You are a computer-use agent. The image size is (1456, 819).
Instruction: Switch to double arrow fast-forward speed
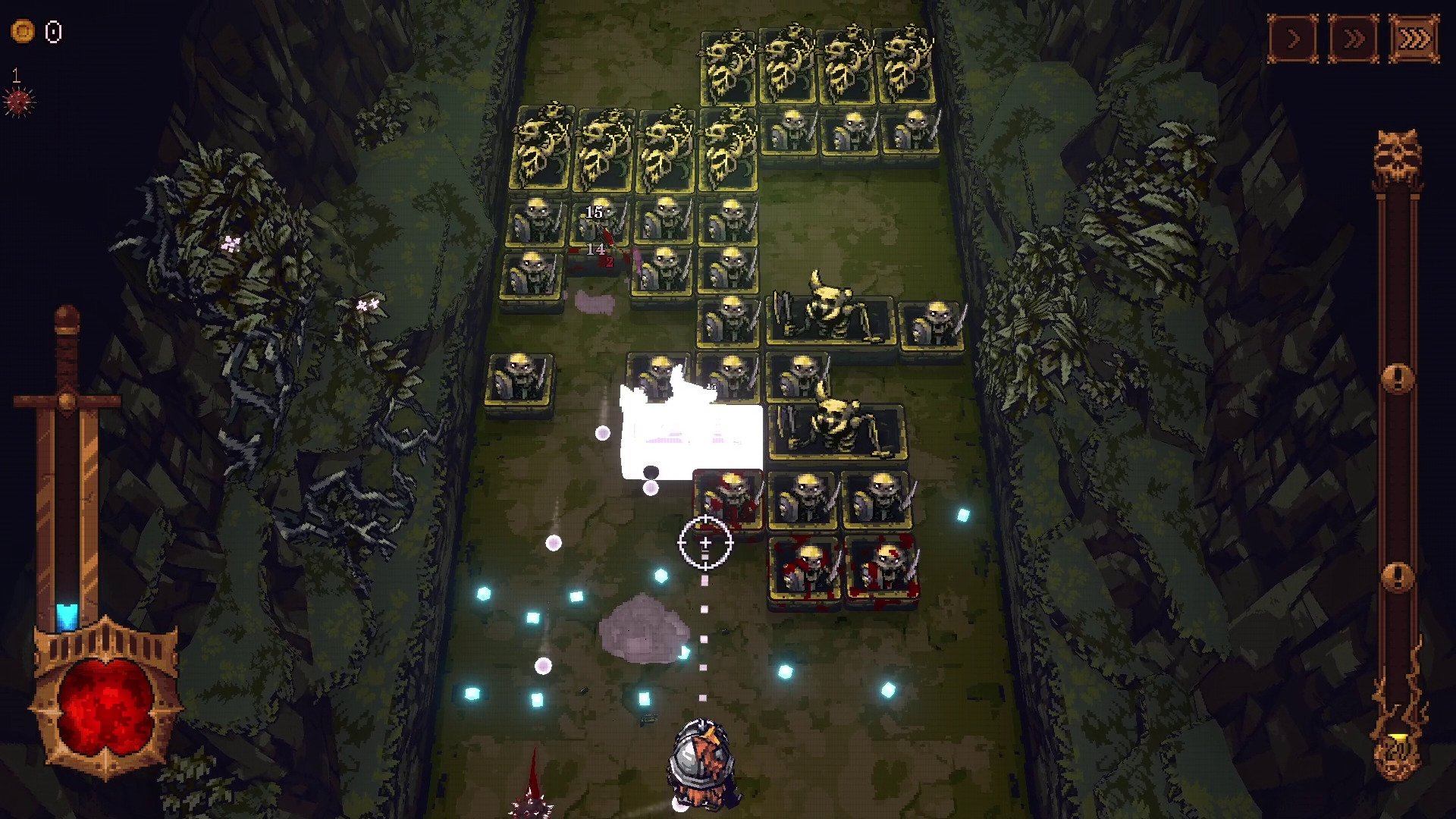[x=1353, y=38]
